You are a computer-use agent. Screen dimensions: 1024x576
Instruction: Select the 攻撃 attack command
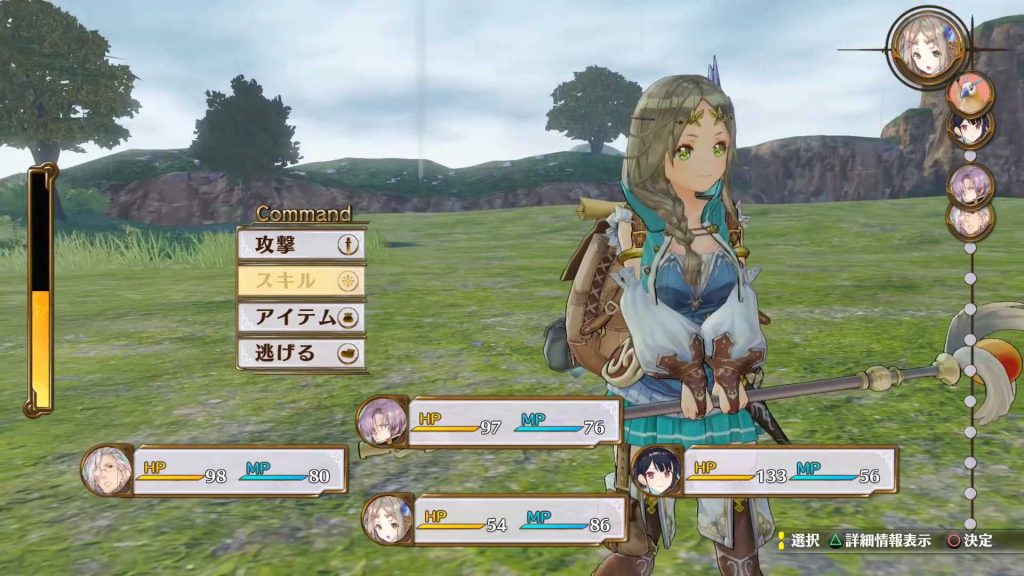coord(300,245)
